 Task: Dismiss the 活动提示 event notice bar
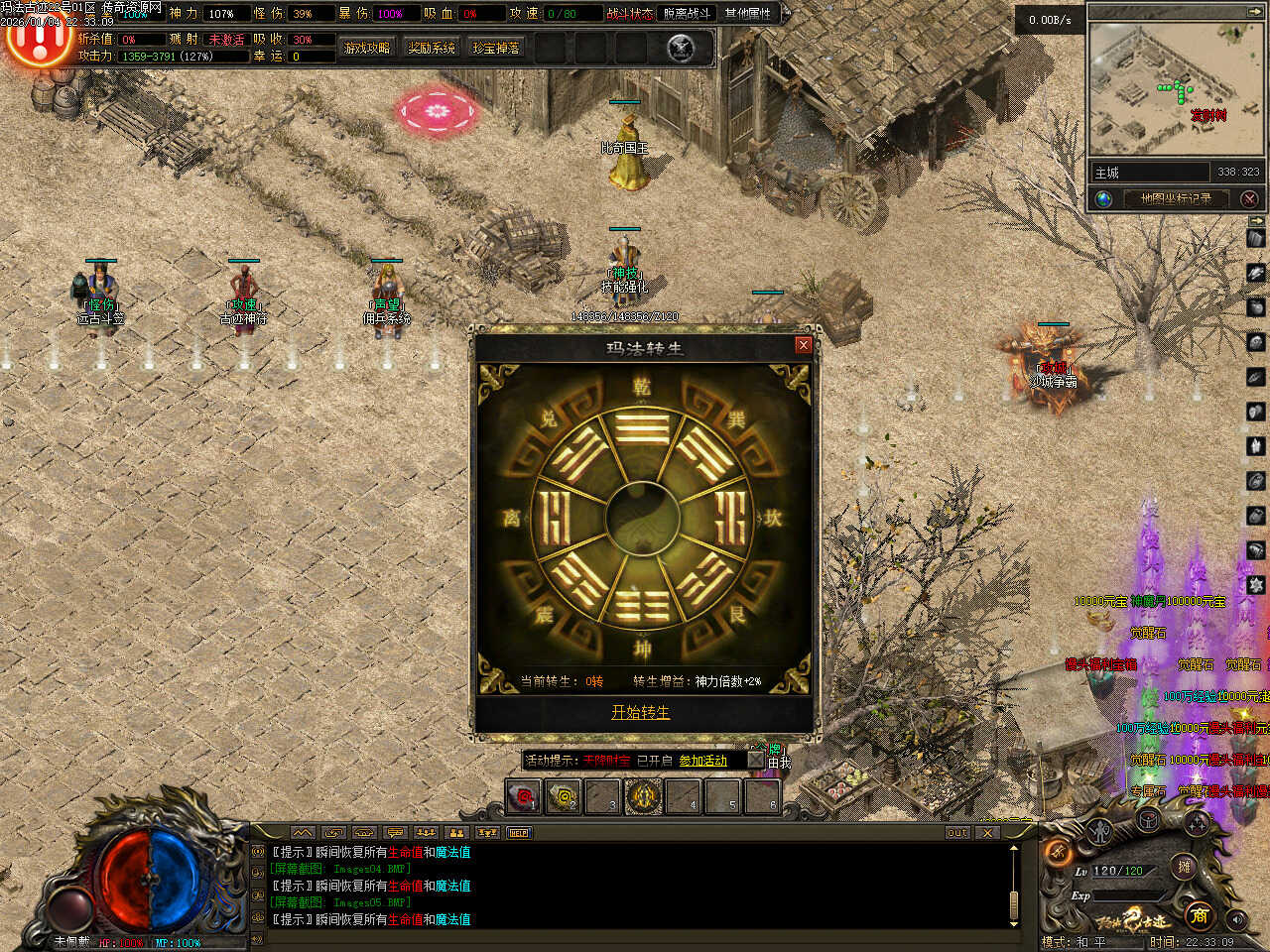pos(755,761)
